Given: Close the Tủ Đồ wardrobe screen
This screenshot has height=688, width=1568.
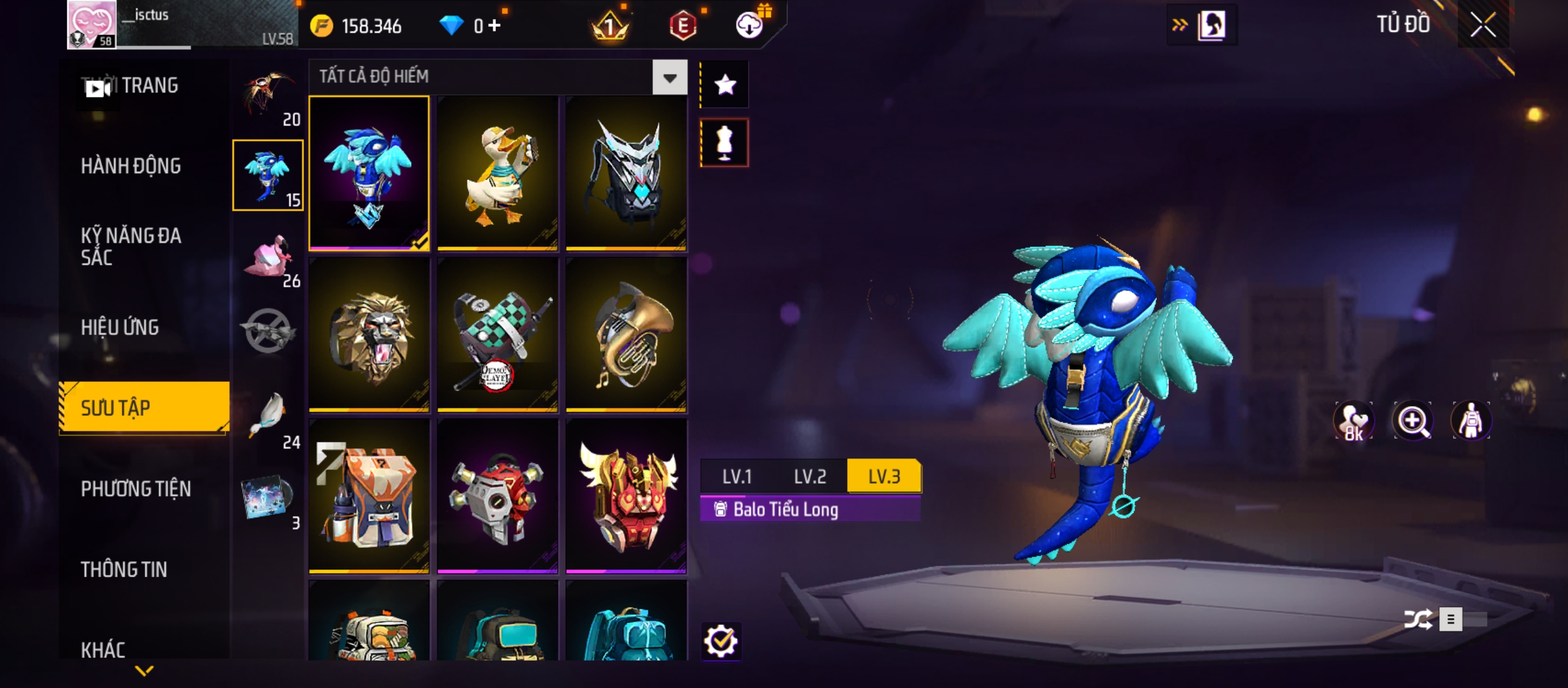Looking at the screenshot, I should pos(1483,25).
